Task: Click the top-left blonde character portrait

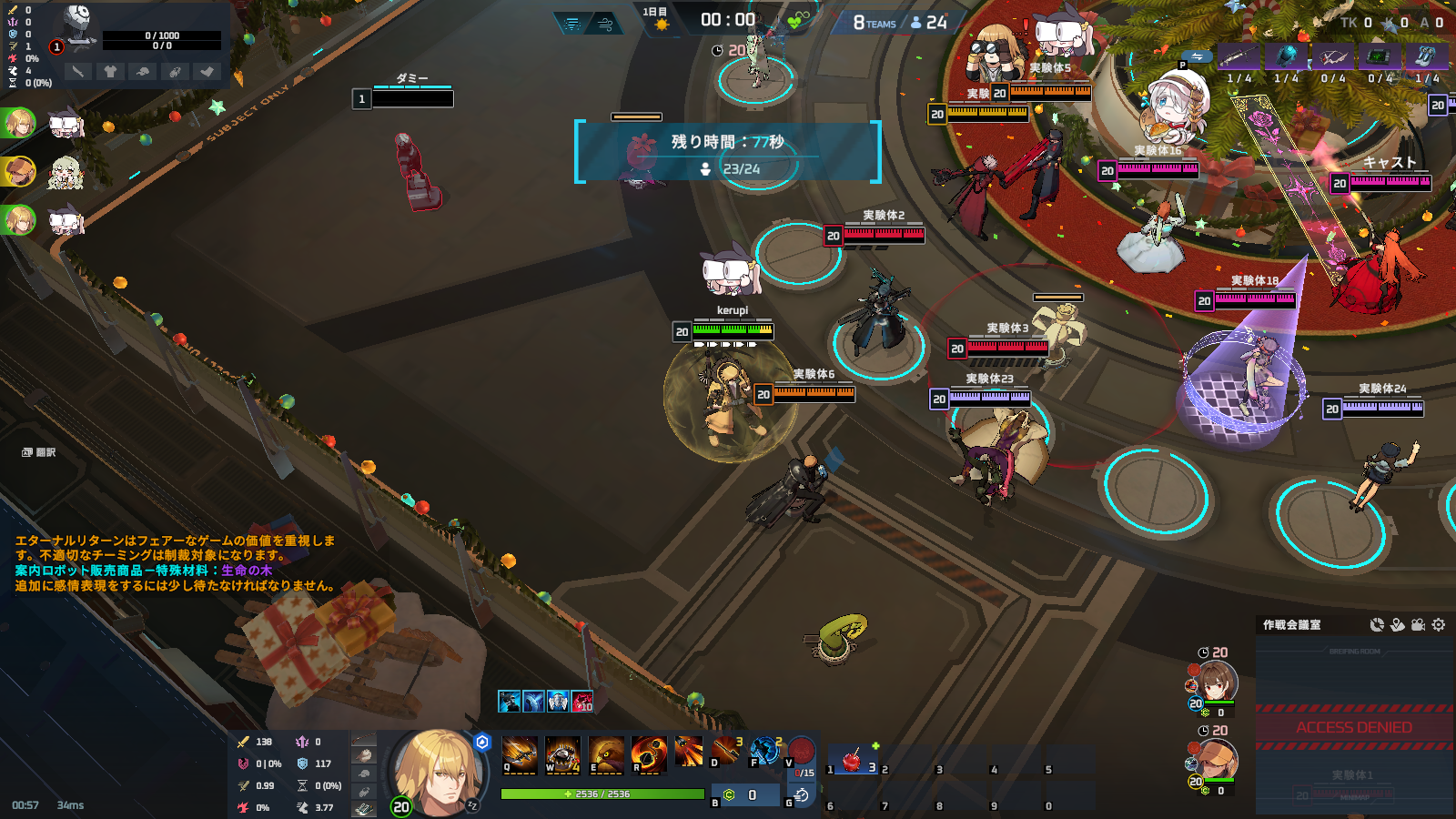Action: [18, 122]
